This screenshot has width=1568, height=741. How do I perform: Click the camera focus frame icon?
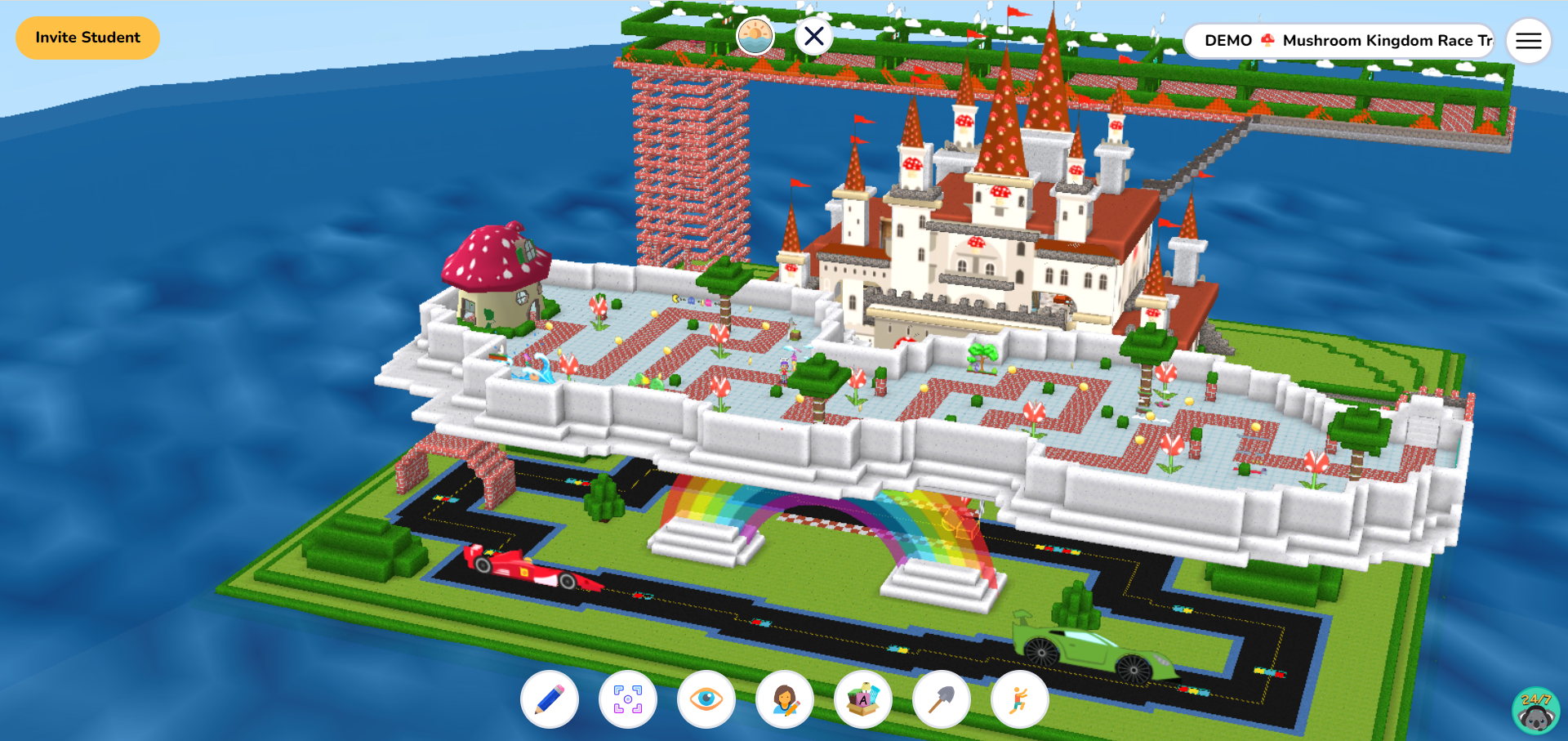click(x=627, y=699)
